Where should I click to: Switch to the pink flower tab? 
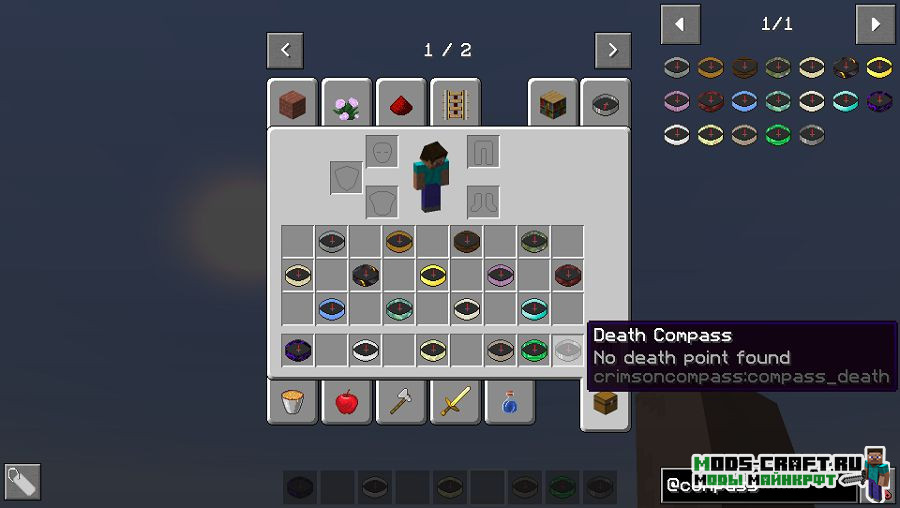pyautogui.click(x=347, y=104)
